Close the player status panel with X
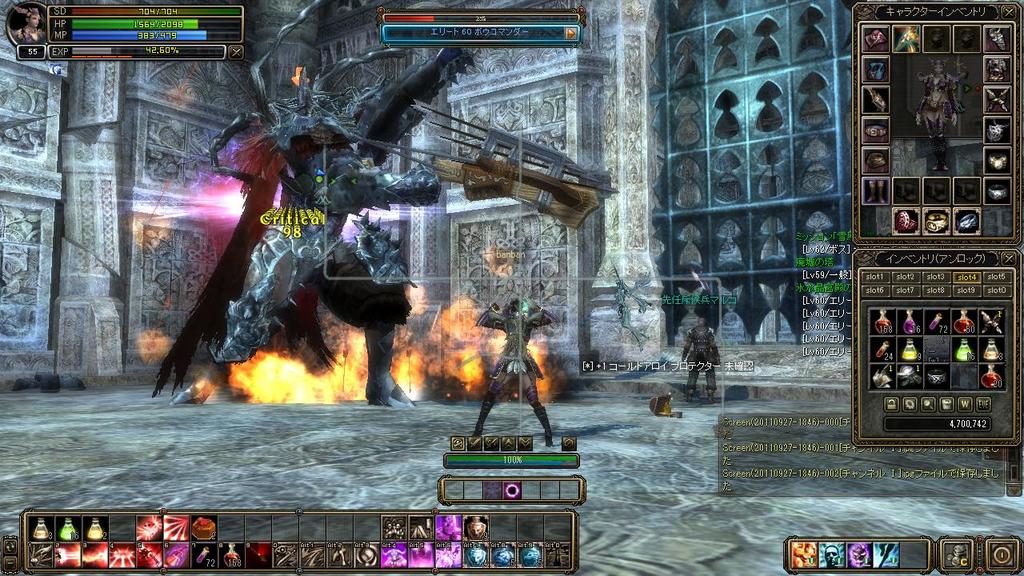1024x576 pixels. [236, 51]
